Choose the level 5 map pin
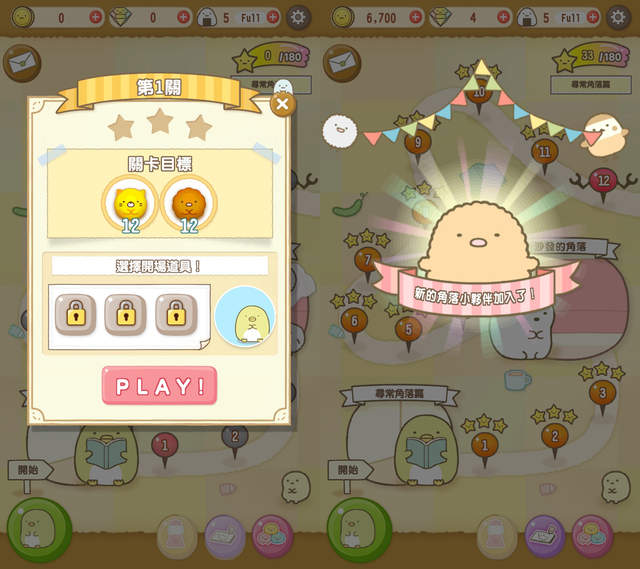This screenshot has width=640, height=569. coord(407,327)
